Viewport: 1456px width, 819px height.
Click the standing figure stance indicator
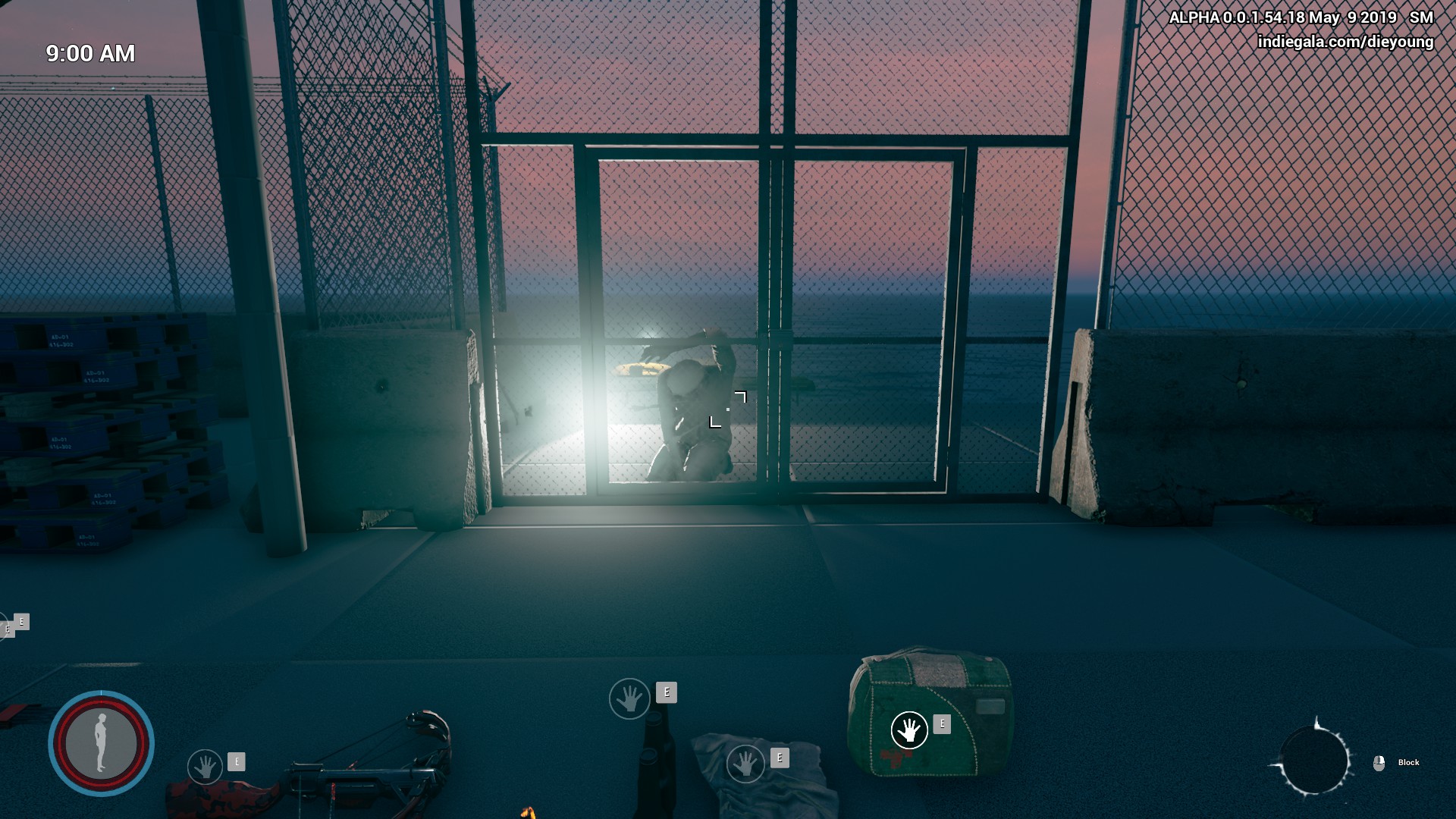101,743
